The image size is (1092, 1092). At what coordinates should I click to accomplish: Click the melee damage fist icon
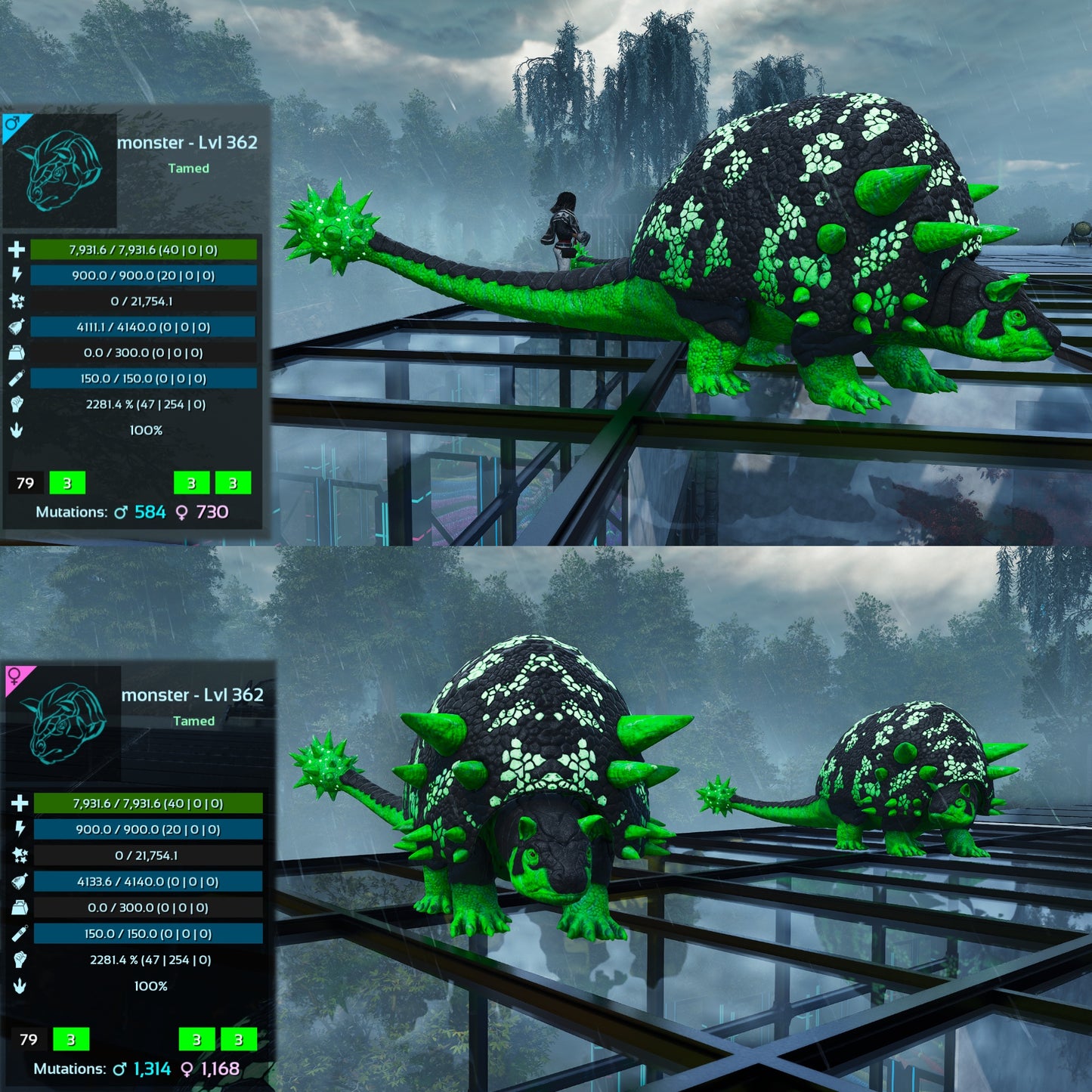15,406
